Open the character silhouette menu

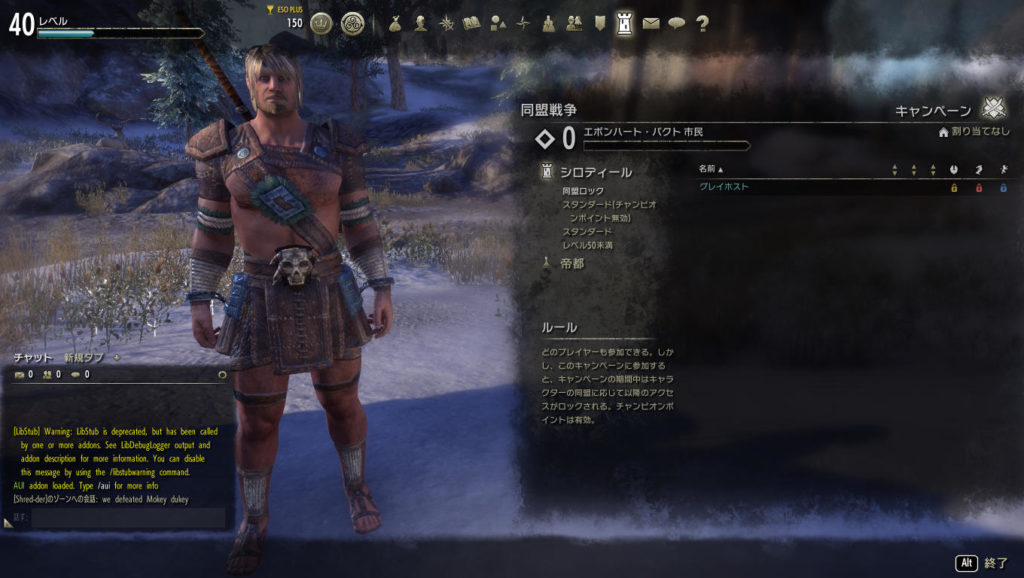pyautogui.click(x=421, y=23)
